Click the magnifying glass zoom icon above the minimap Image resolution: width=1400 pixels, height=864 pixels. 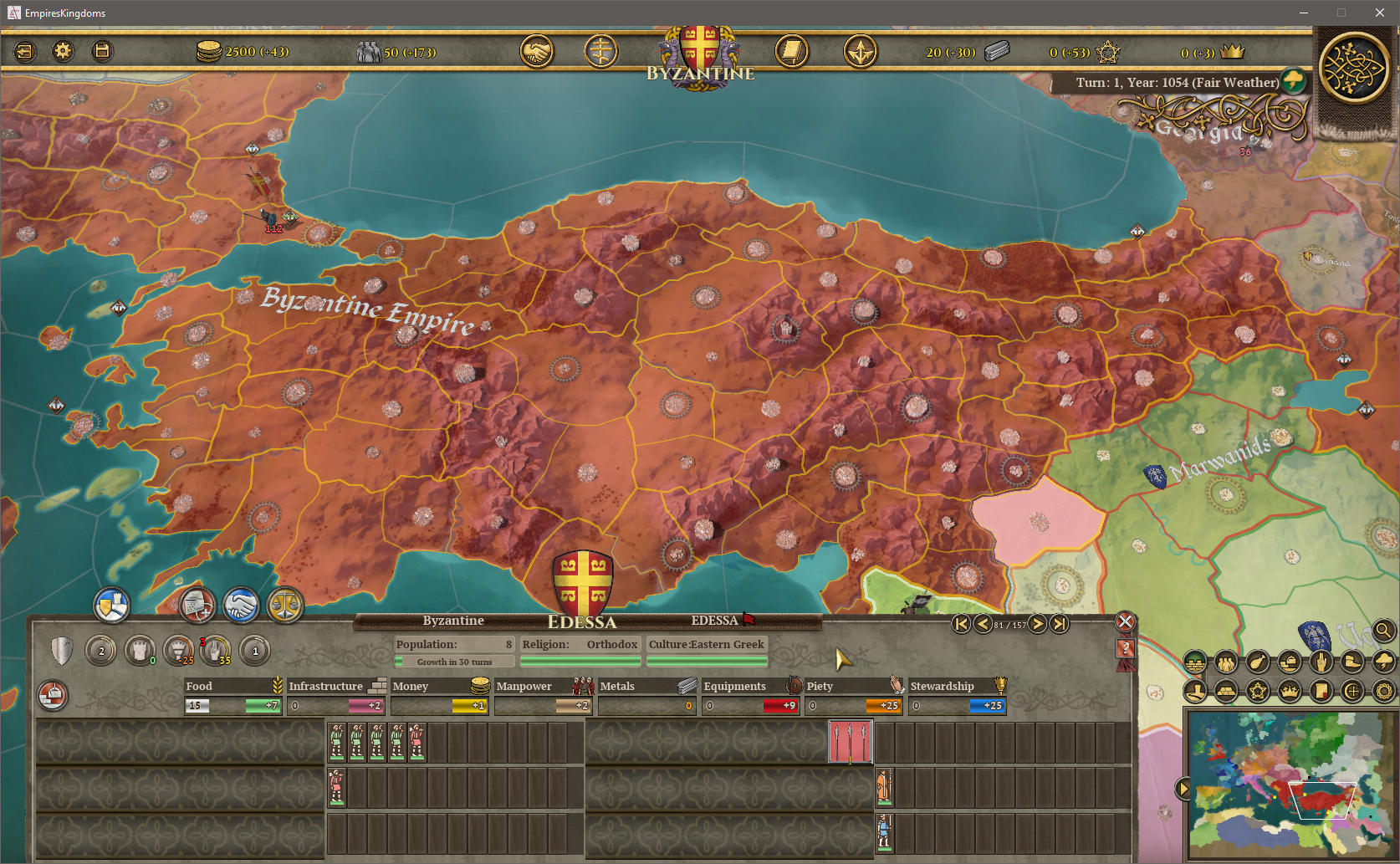click(x=1383, y=631)
